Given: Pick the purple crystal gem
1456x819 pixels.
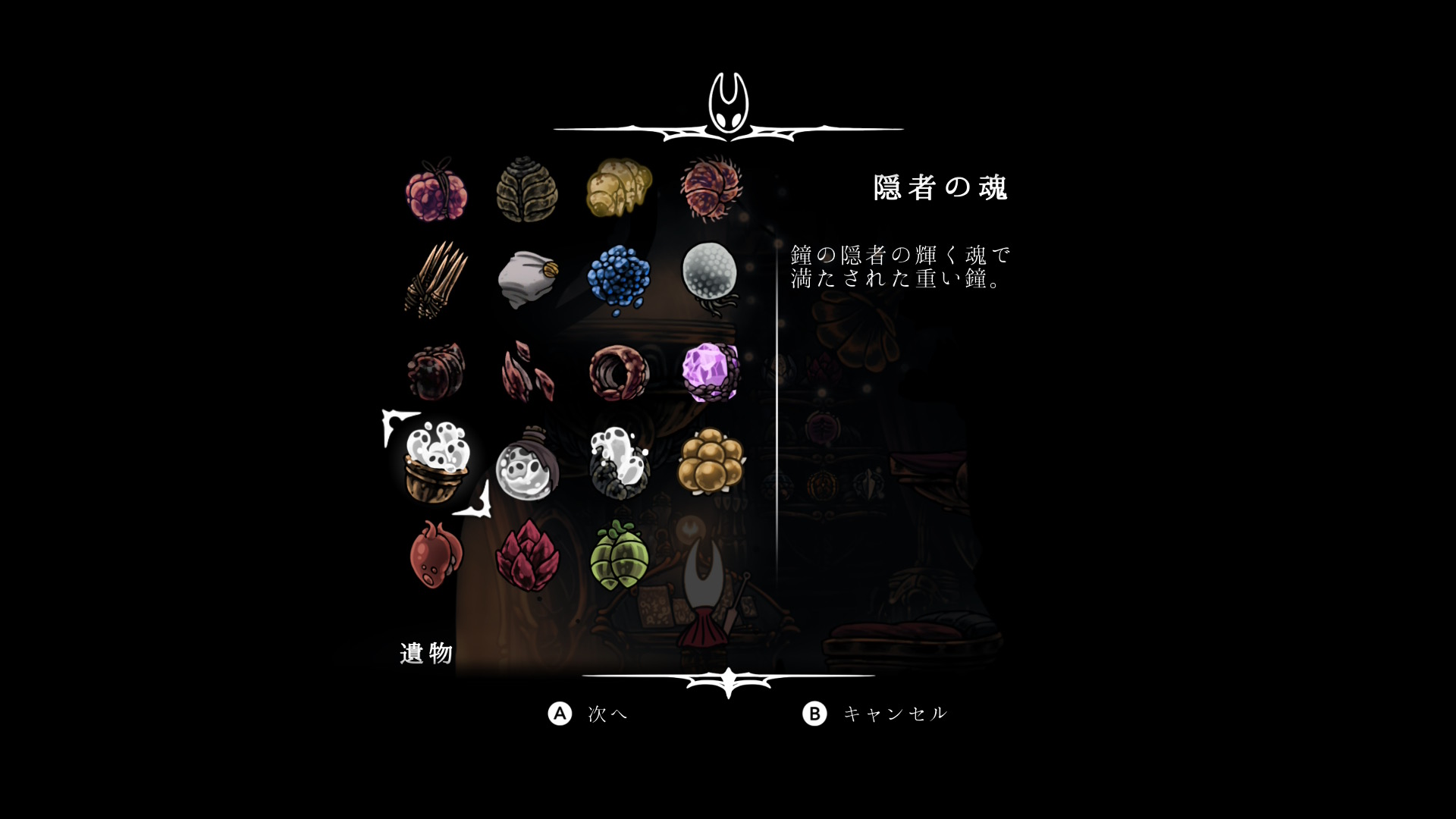Looking at the screenshot, I should click(x=711, y=372).
